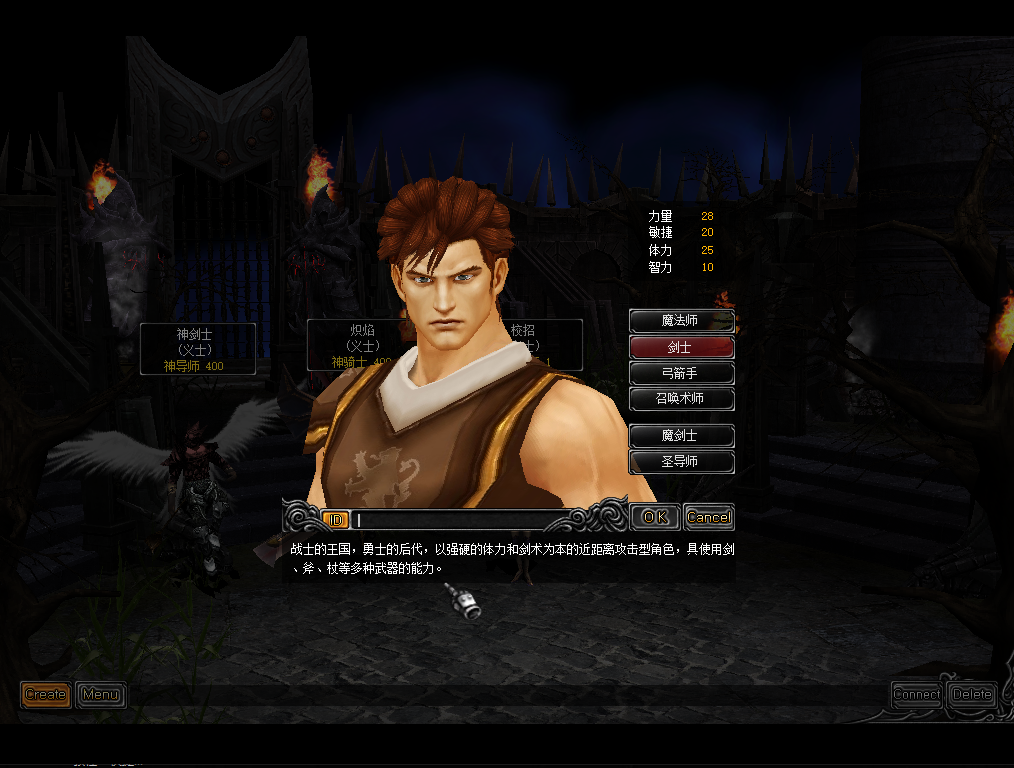Choose the 魔剑士 class

[681, 436]
